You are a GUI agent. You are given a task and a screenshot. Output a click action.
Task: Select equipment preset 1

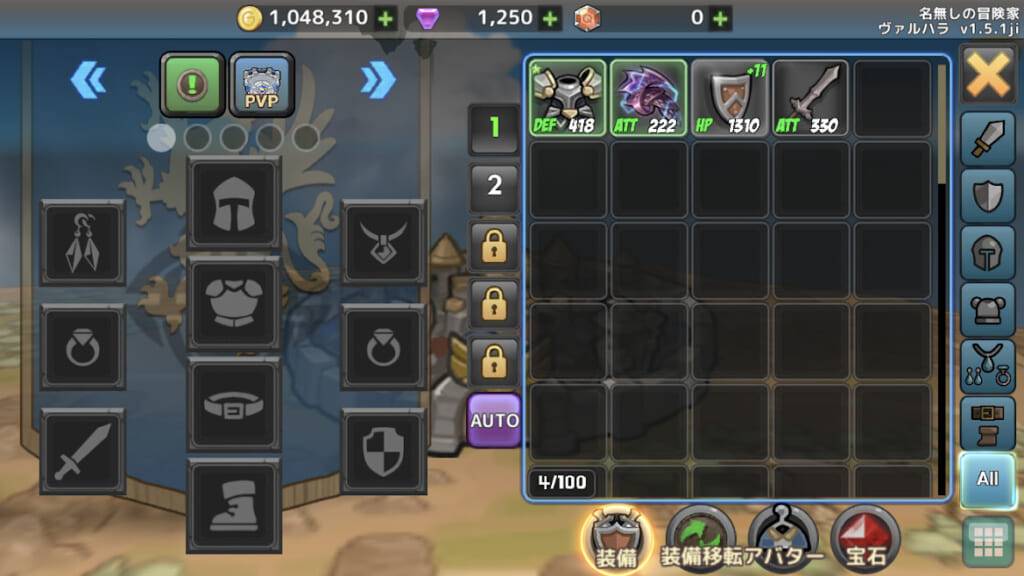[494, 127]
